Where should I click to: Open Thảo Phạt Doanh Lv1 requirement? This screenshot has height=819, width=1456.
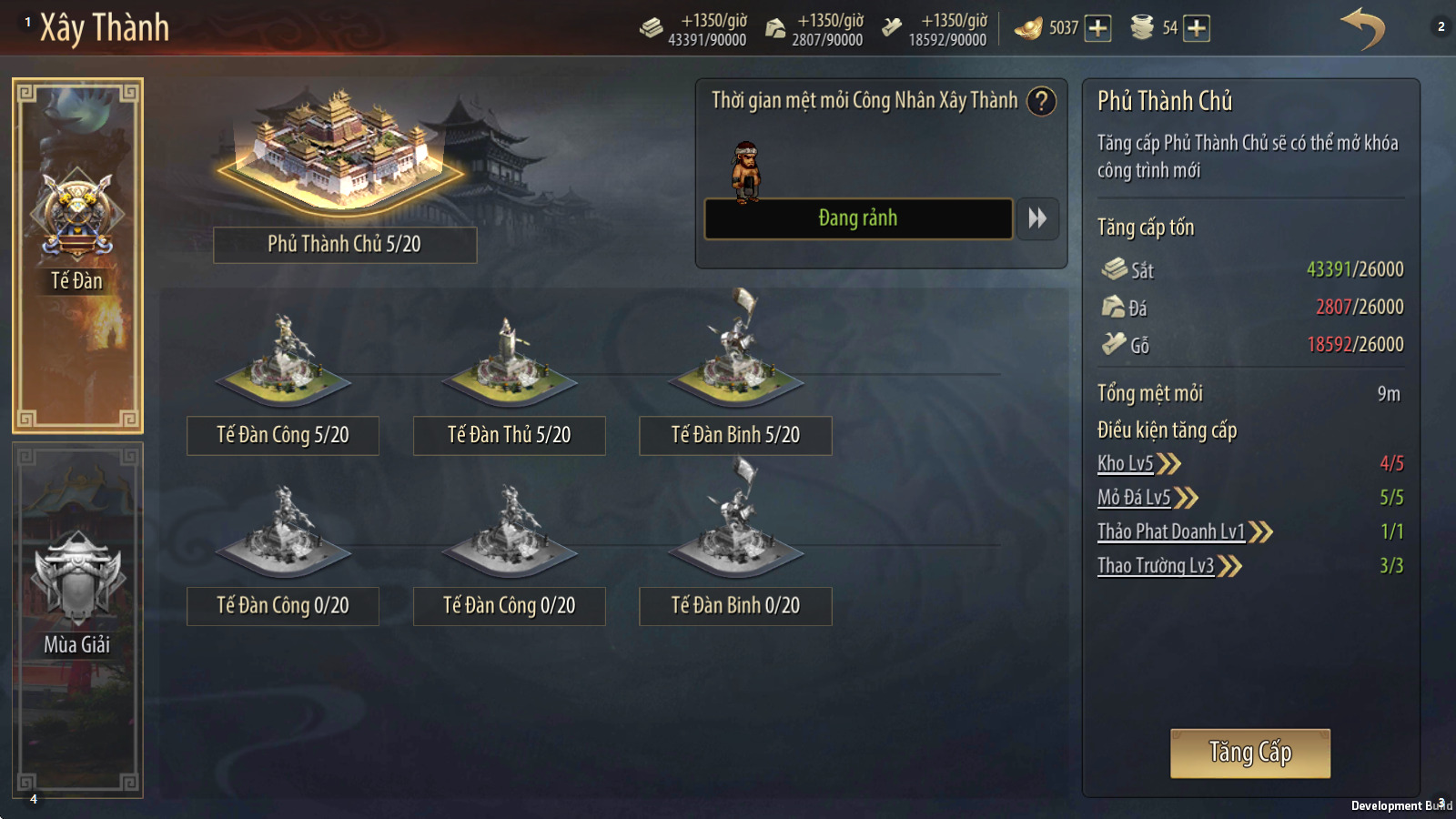(1184, 531)
